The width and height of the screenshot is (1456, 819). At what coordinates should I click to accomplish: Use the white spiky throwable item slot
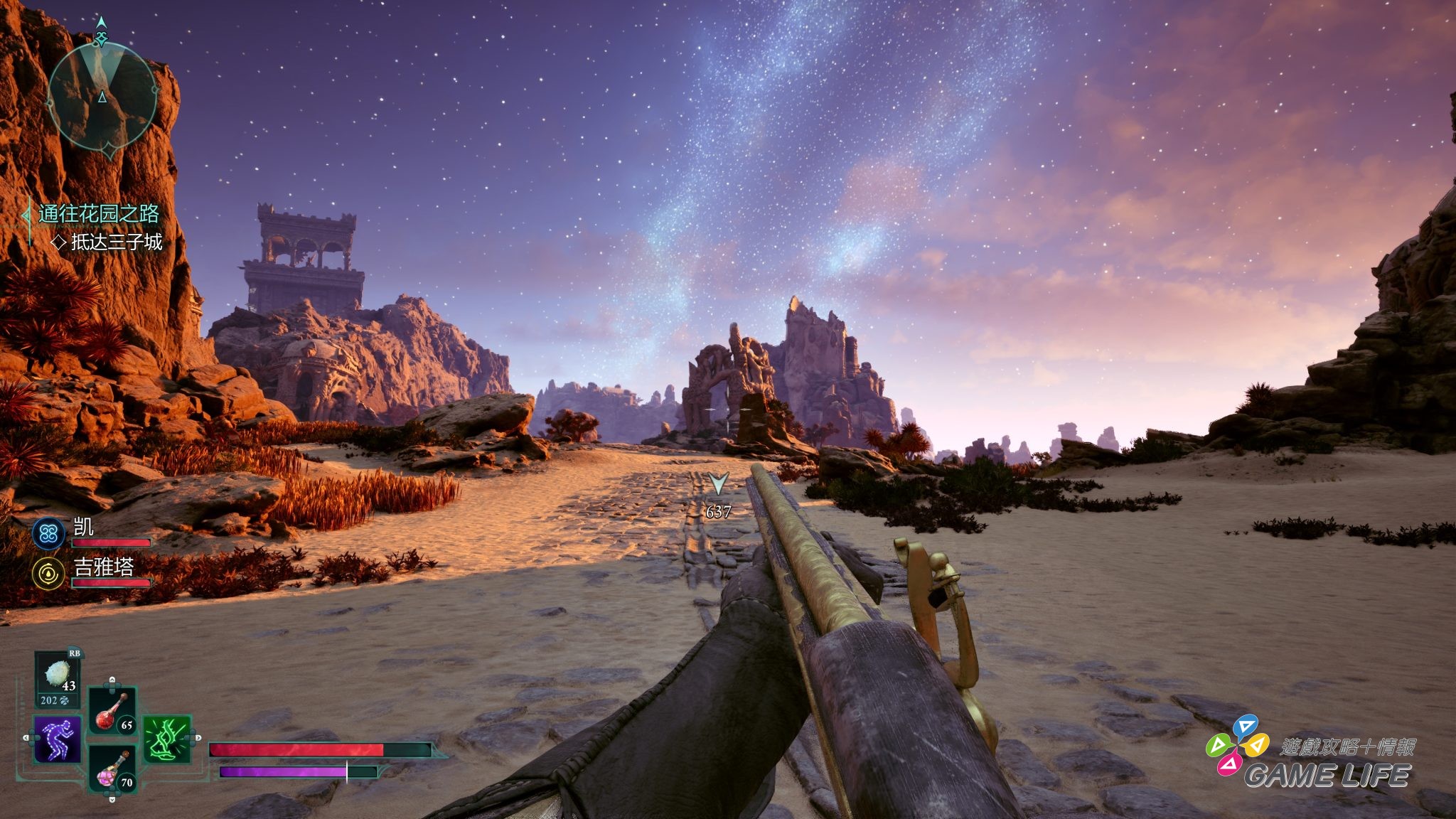(x=58, y=675)
